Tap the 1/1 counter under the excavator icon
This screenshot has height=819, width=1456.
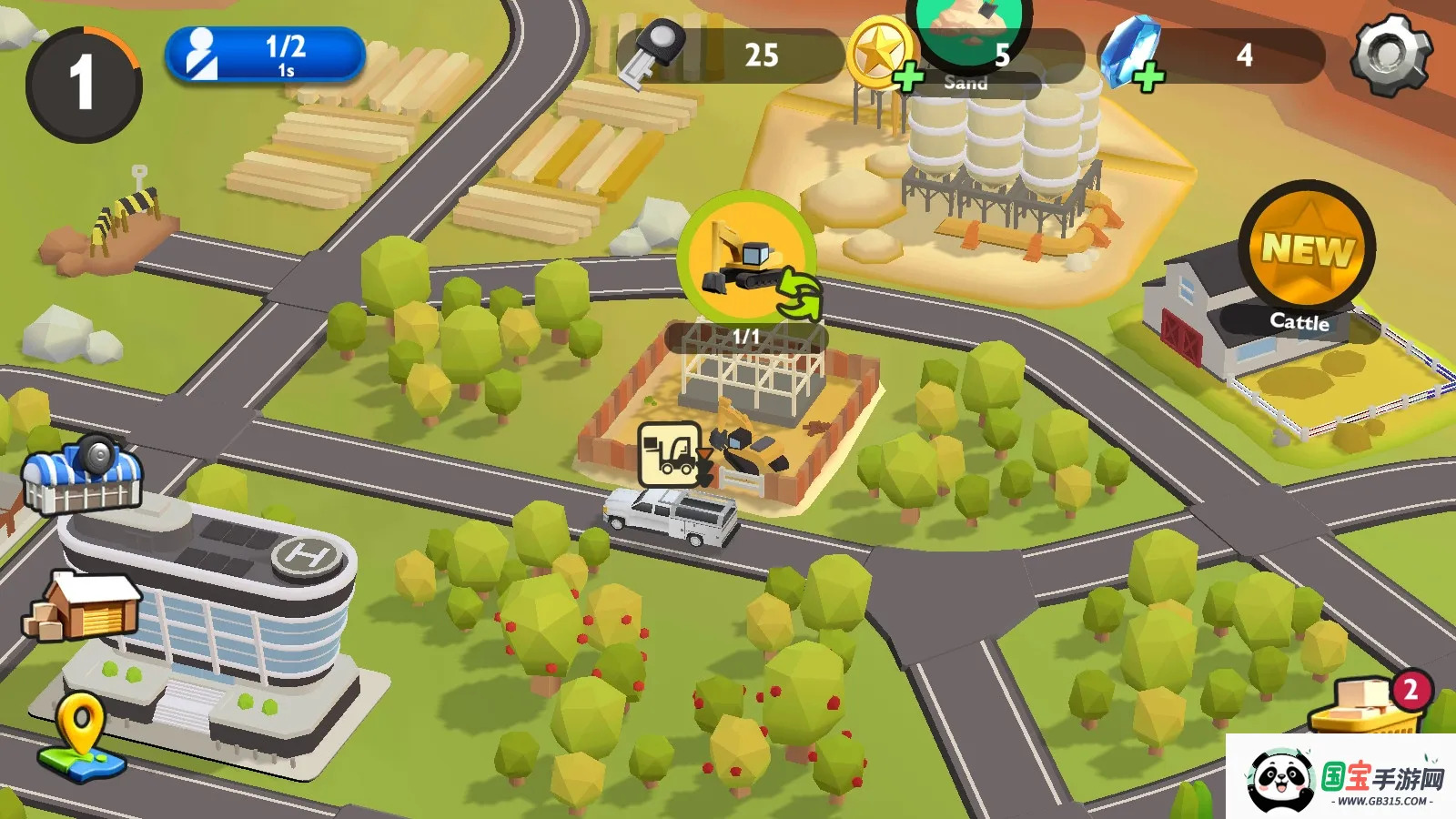pyautogui.click(x=746, y=335)
